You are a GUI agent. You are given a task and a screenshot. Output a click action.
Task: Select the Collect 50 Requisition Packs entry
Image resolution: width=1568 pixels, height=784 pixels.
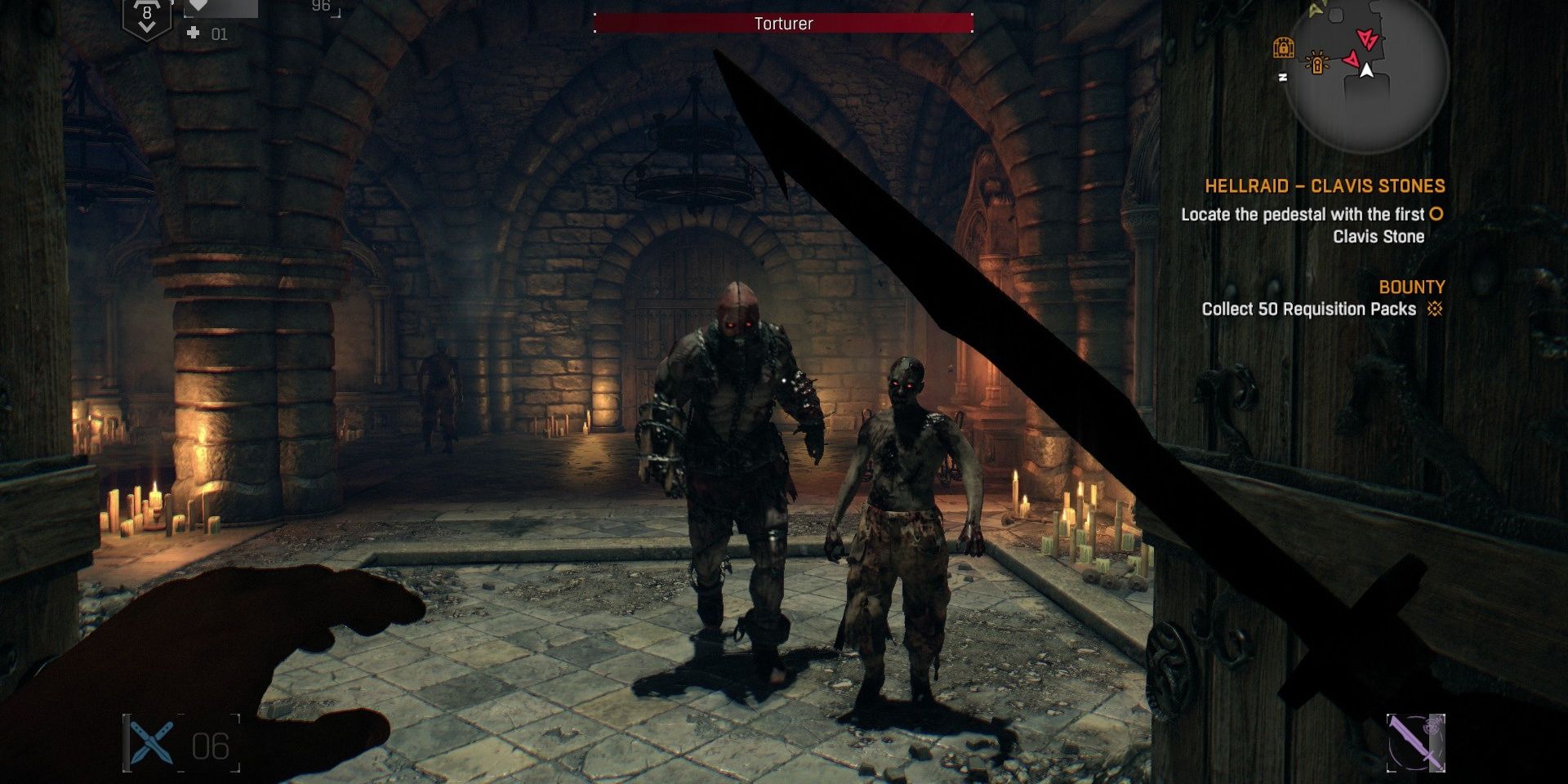tap(1307, 310)
